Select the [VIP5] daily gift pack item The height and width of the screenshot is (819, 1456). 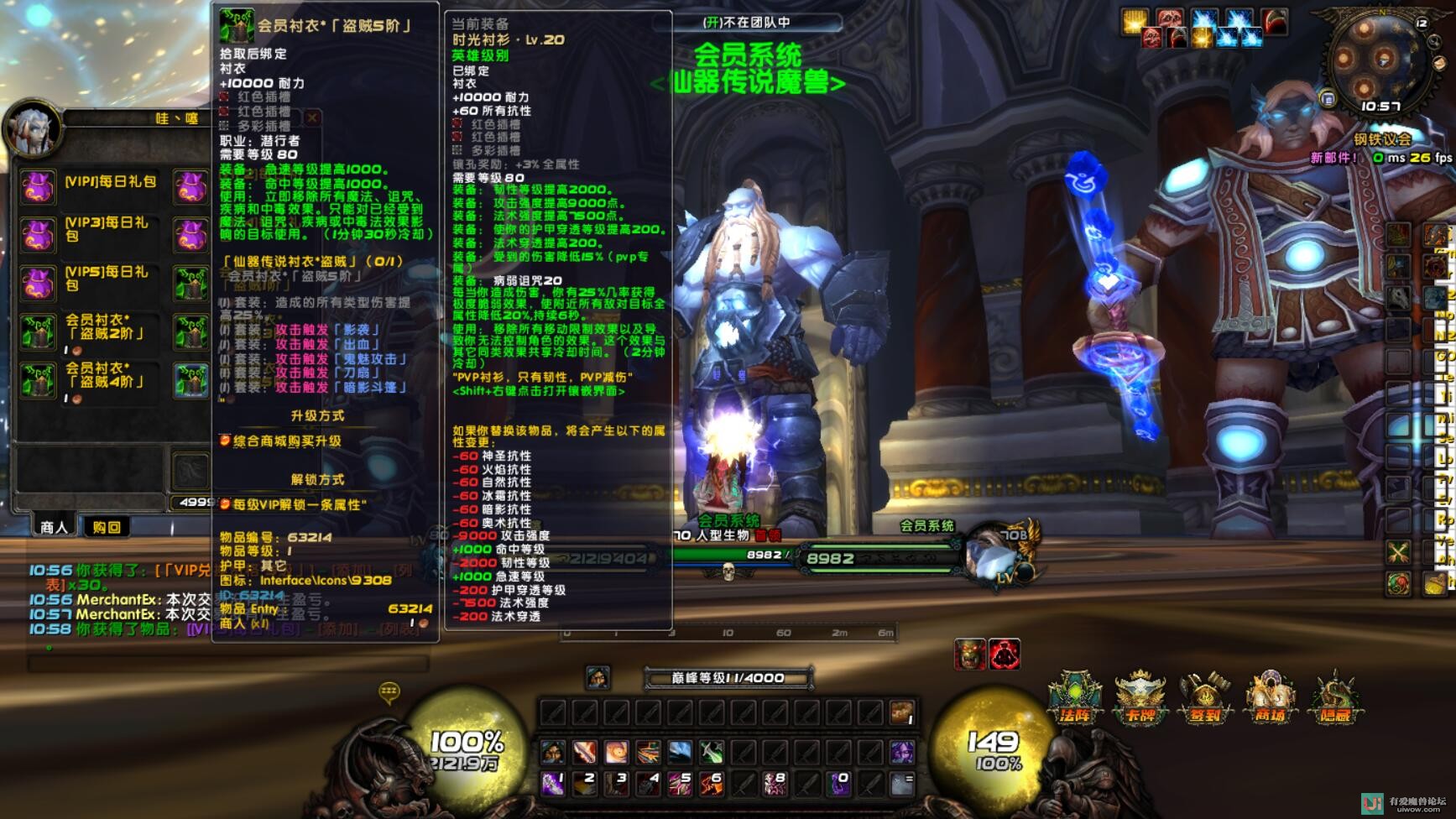[38, 284]
